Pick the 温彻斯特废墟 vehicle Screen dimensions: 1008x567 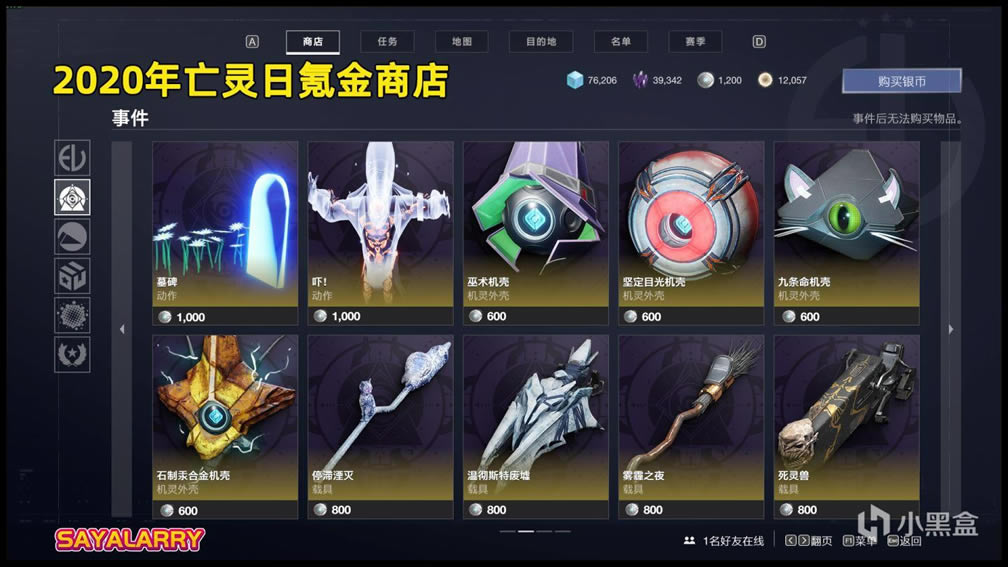pos(535,426)
